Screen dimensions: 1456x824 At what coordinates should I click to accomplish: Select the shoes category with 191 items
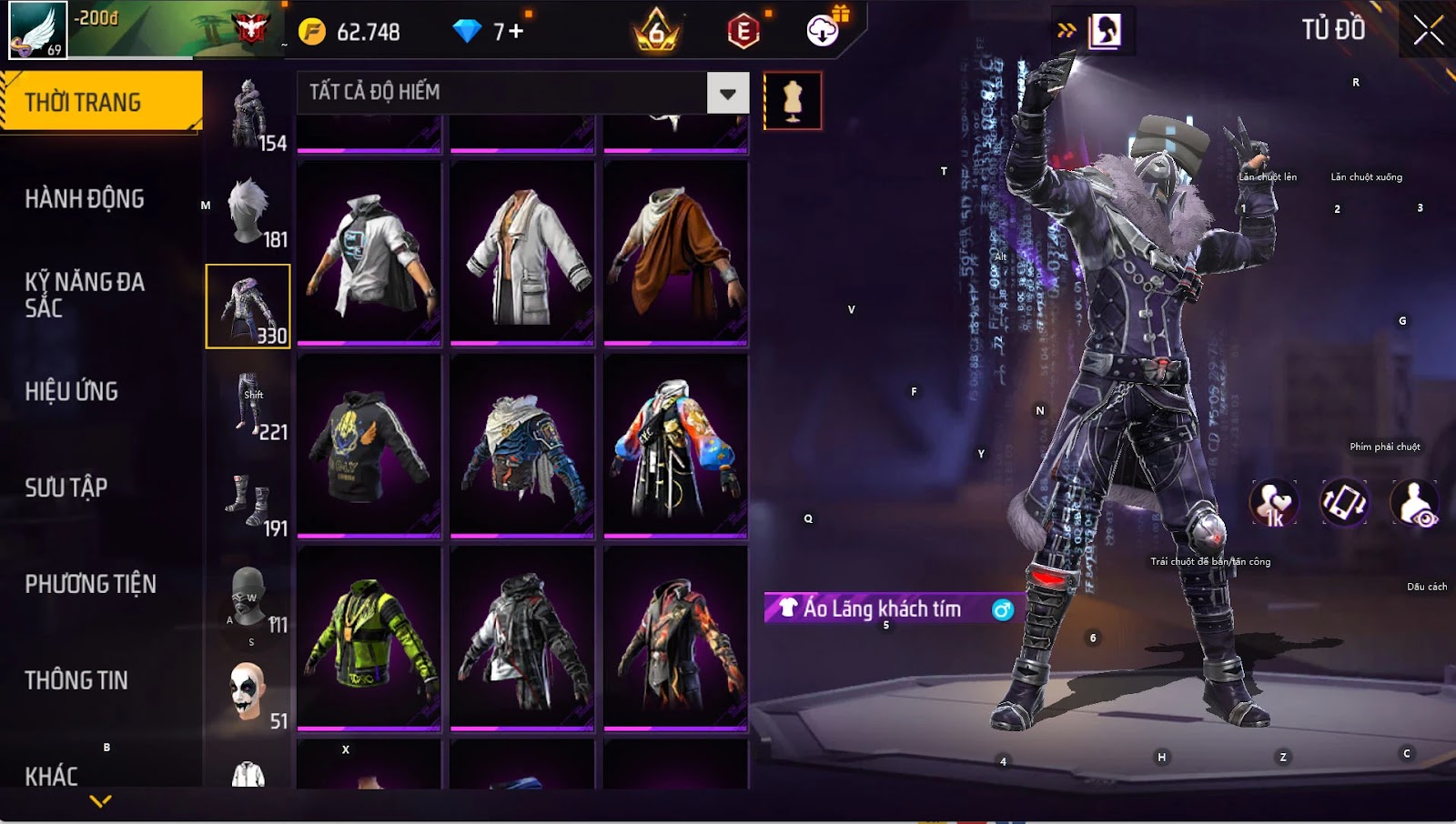pyautogui.click(x=248, y=501)
